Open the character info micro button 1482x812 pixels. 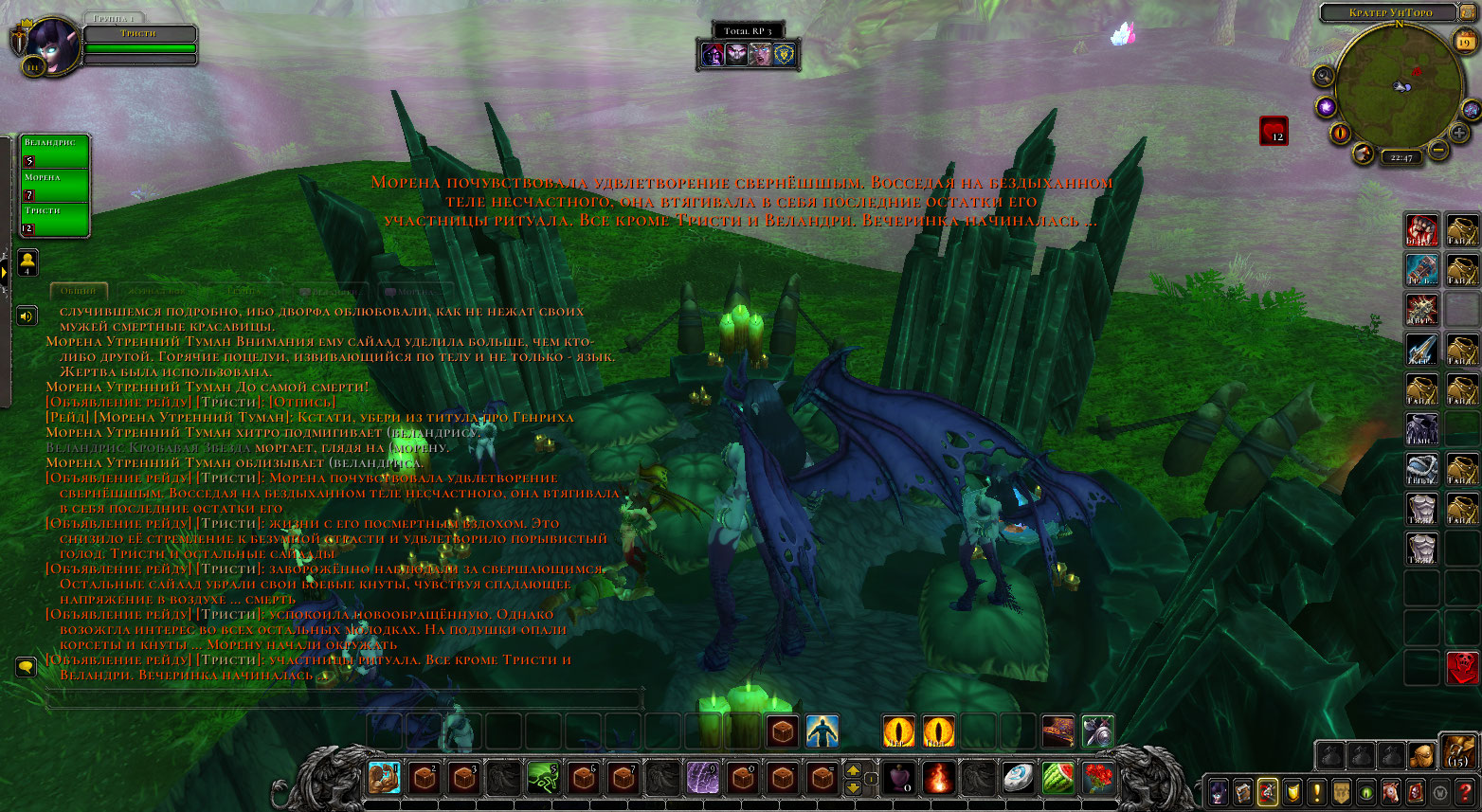click(x=1218, y=791)
